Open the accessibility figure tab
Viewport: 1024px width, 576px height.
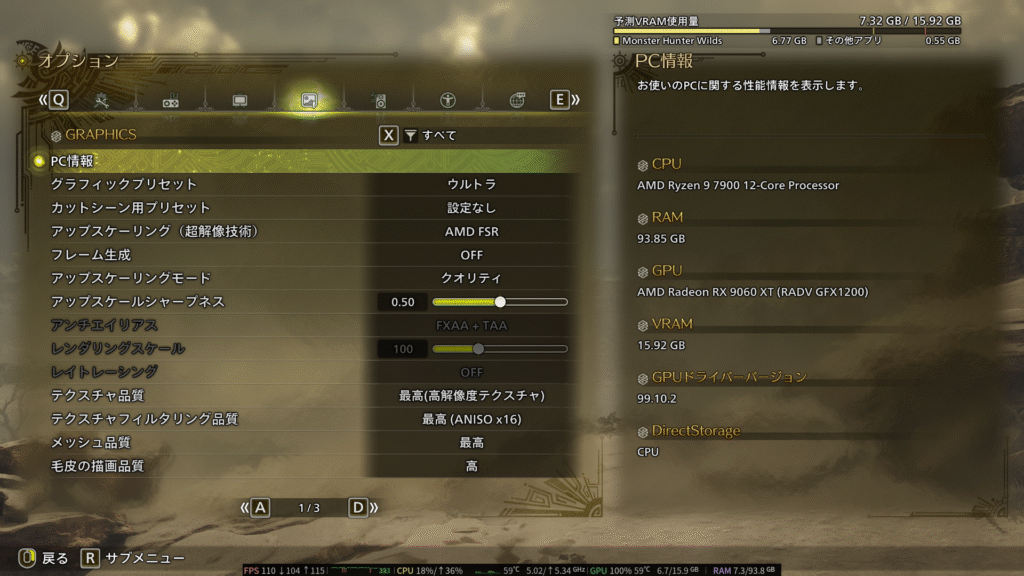pyautogui.click(x=448, y=100)
